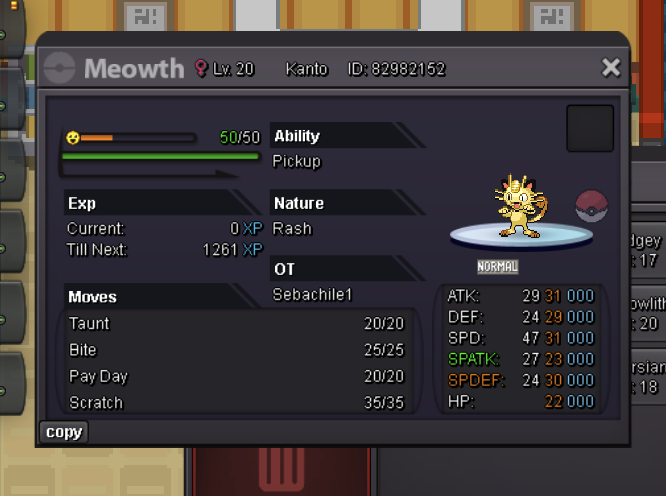Image resolution: width=666 pixels, height=496 pixels.
Task: Select the Taunt move row
Action: [x=236, y=324]
